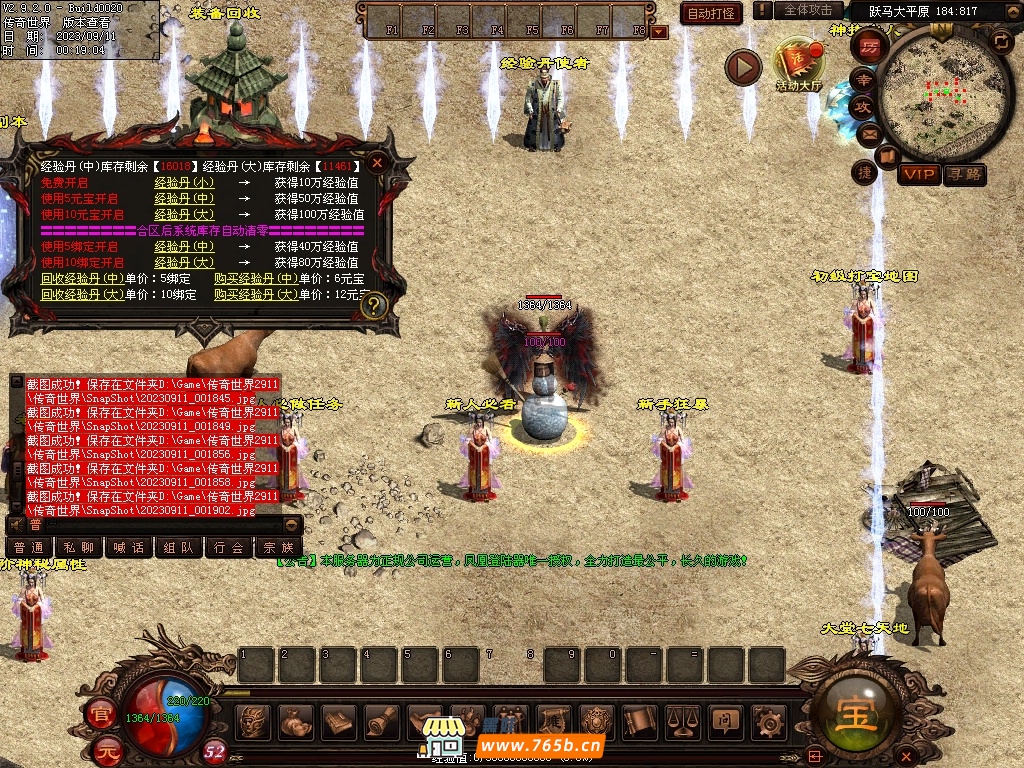
Task: Toggle the 自动打怪 auto-fight button
Action: pyautogui.click(x=711, y=13)
